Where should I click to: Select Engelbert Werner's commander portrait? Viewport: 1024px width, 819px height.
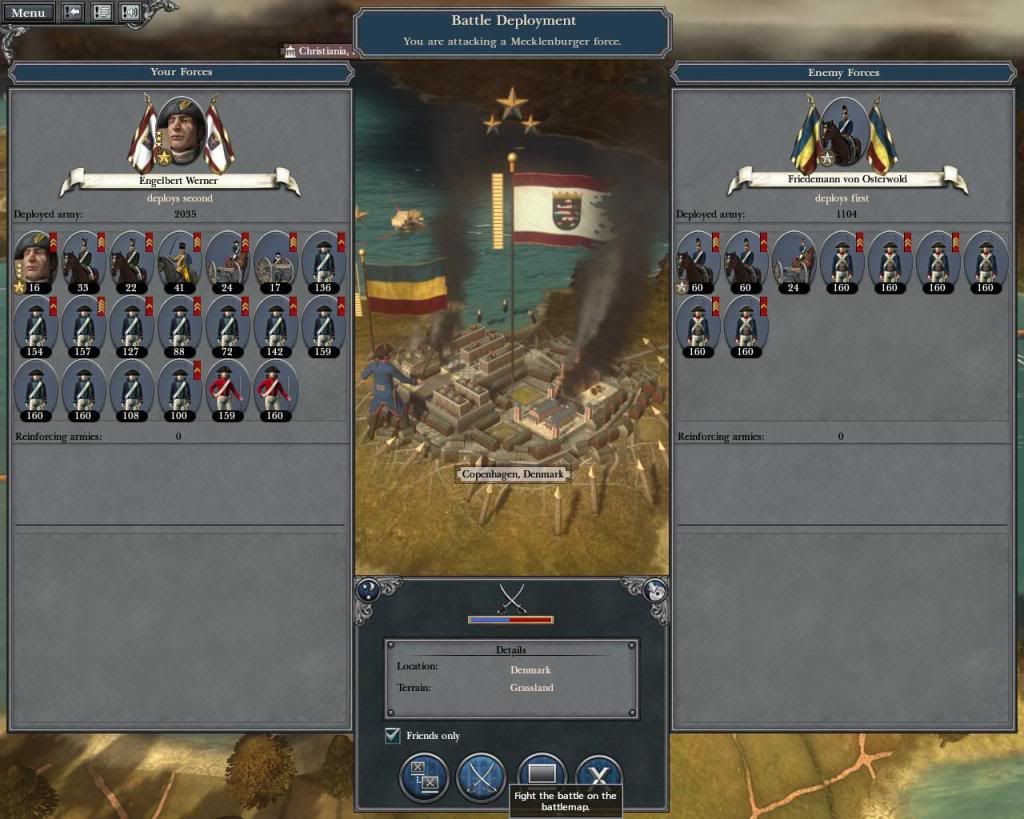181,130
